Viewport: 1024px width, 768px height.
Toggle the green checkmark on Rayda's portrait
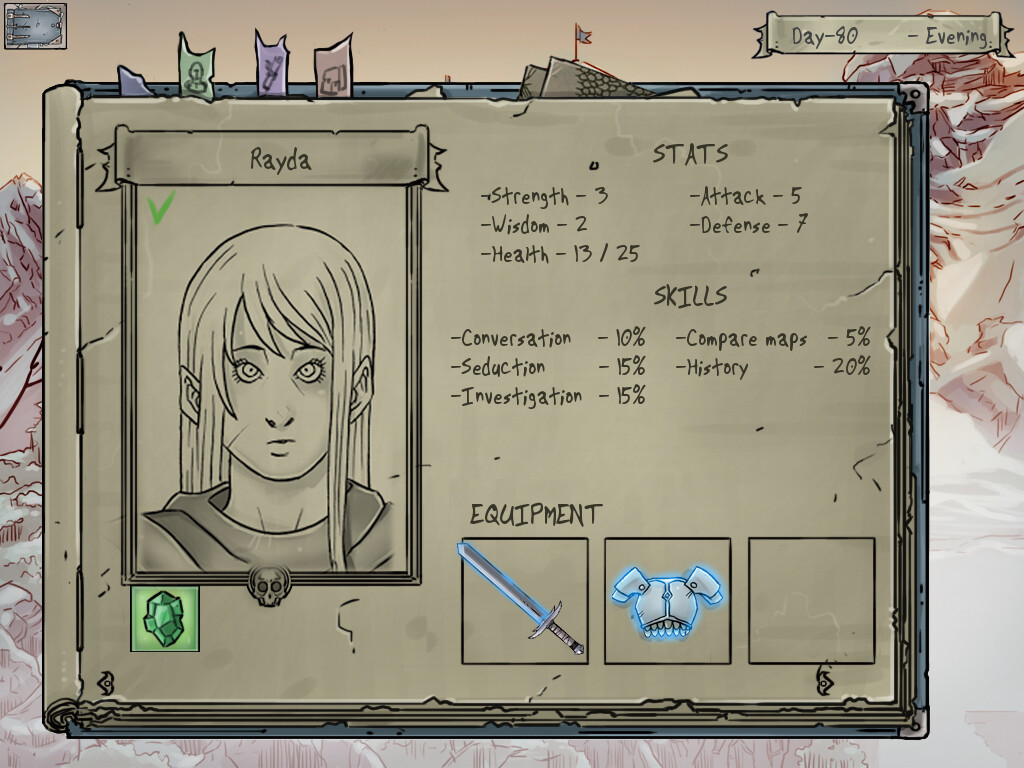click(161, 207)
